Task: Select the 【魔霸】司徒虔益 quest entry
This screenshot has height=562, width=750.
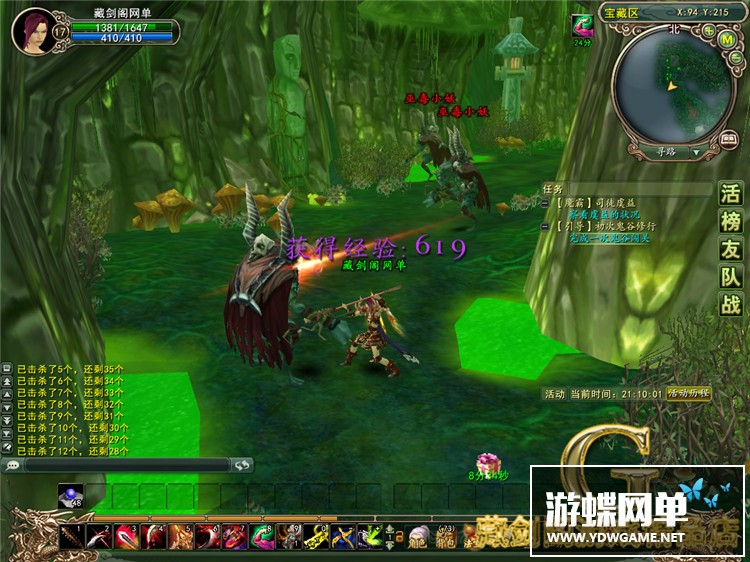Action: point(596,203)
